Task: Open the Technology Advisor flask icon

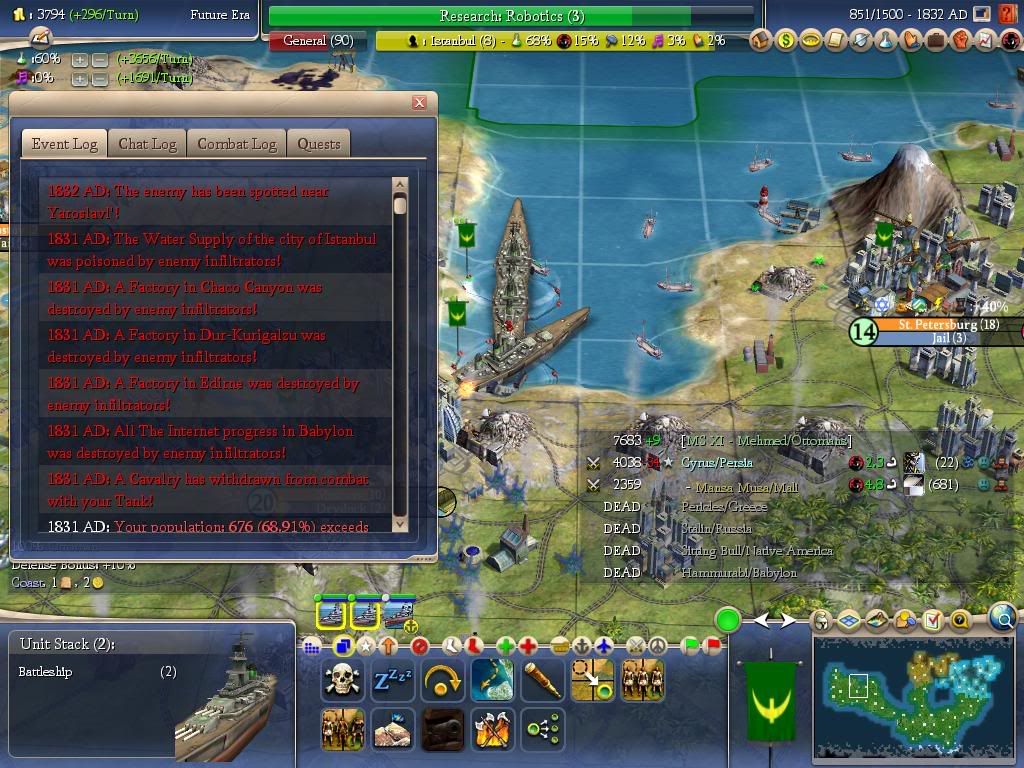Action: (885, 41)
